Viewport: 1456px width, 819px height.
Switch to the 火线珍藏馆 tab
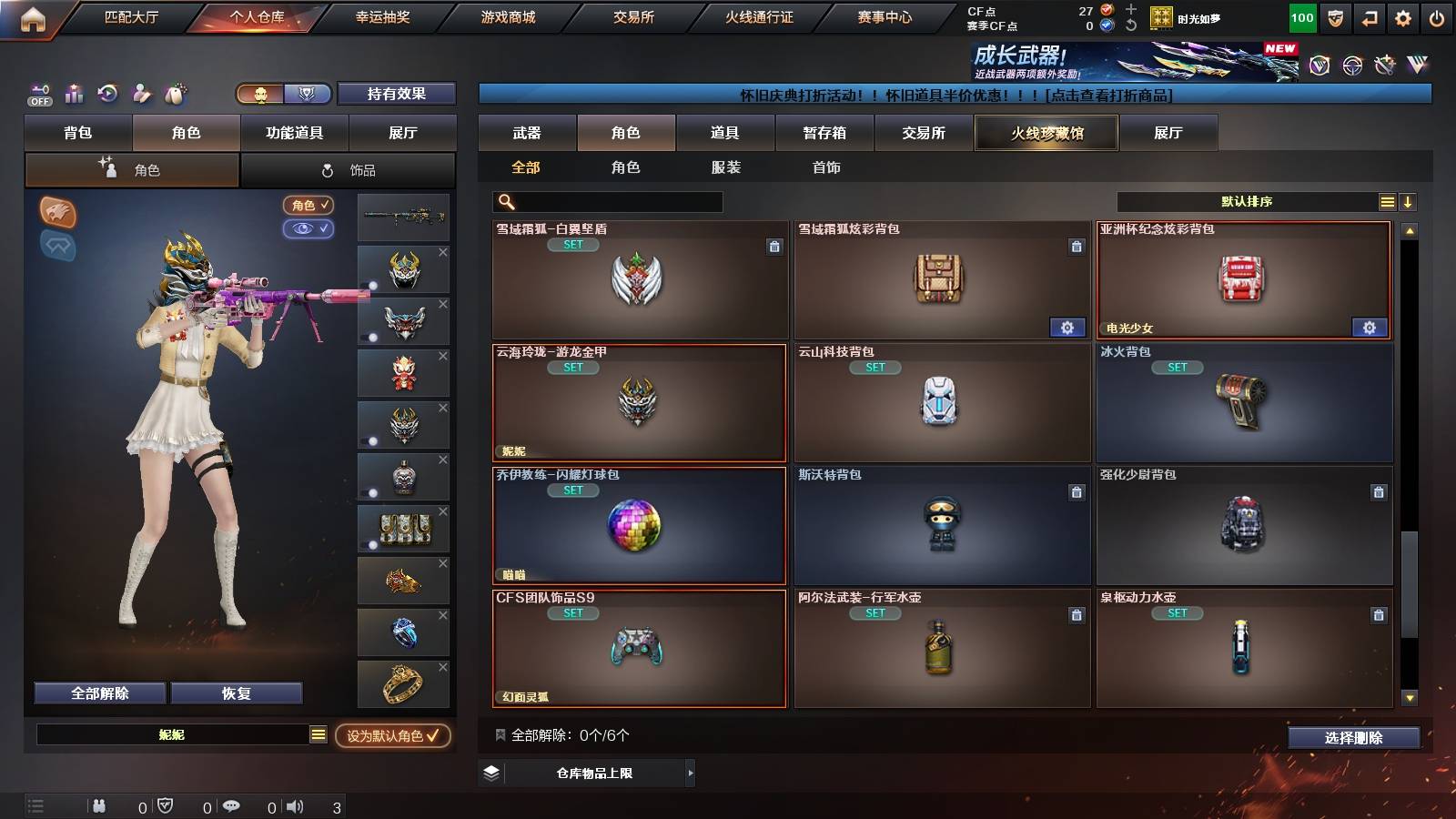(1046, 133)
